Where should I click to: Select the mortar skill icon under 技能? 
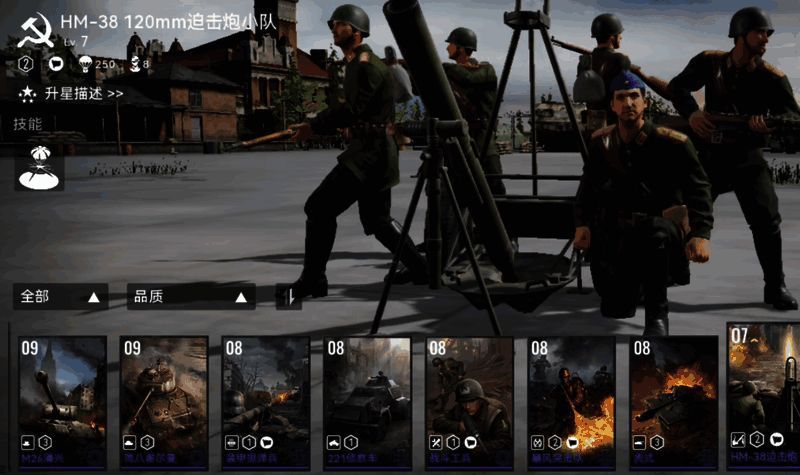pos(41,167)
